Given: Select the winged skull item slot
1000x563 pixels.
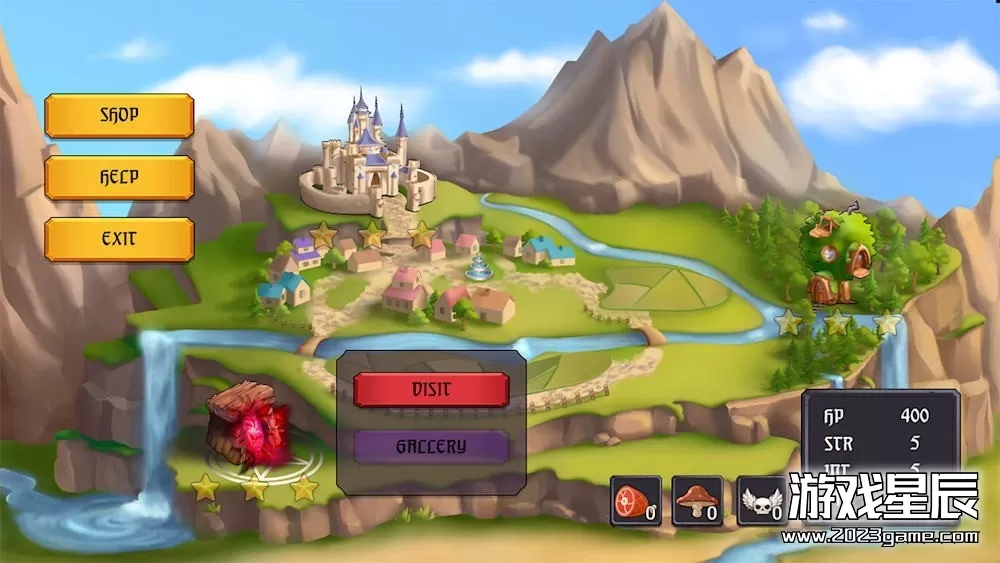Looking at the screenshot, I should (761, 500).
